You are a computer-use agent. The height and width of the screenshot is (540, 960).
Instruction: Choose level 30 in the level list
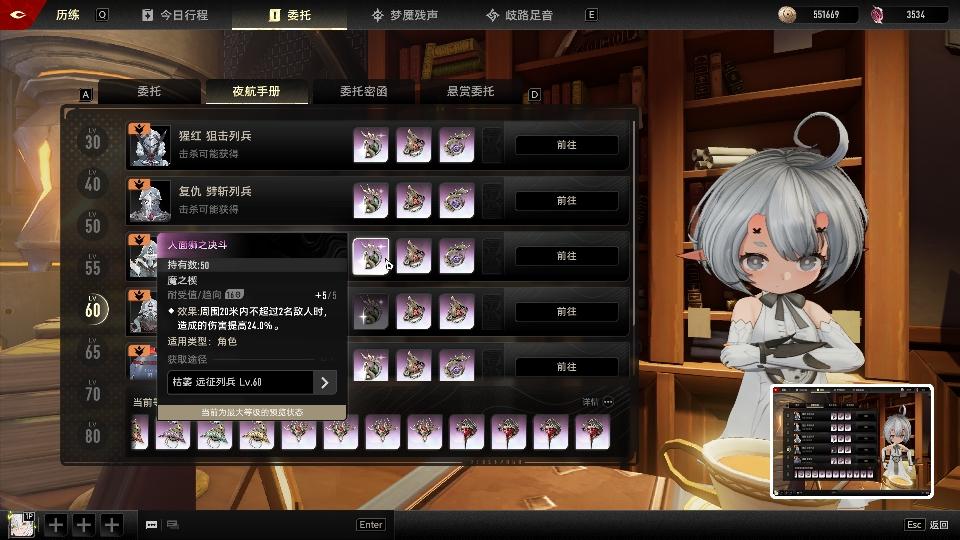pyautogui.click(x=93, y=142)
